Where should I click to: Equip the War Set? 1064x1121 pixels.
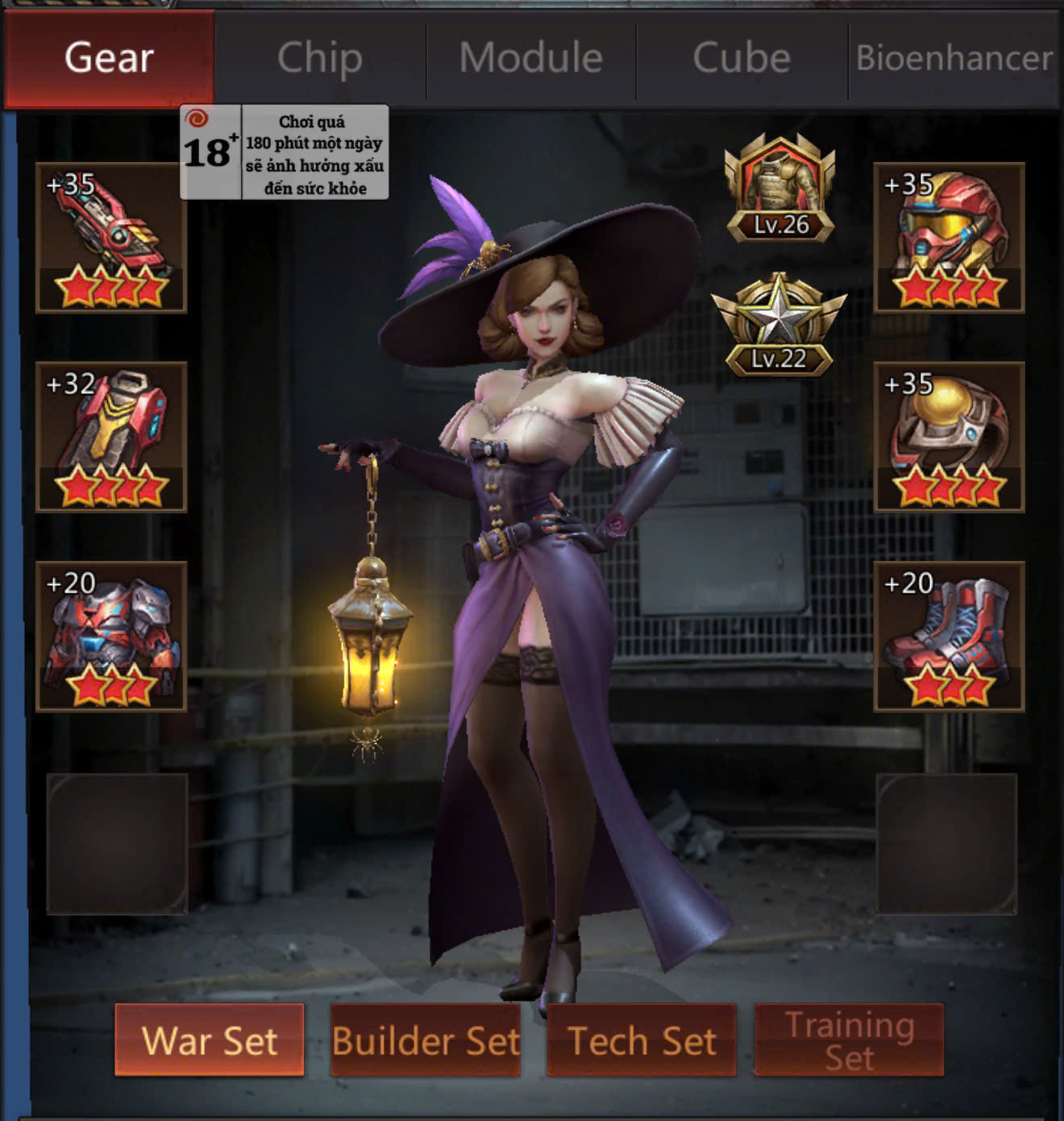point(210,1040)
